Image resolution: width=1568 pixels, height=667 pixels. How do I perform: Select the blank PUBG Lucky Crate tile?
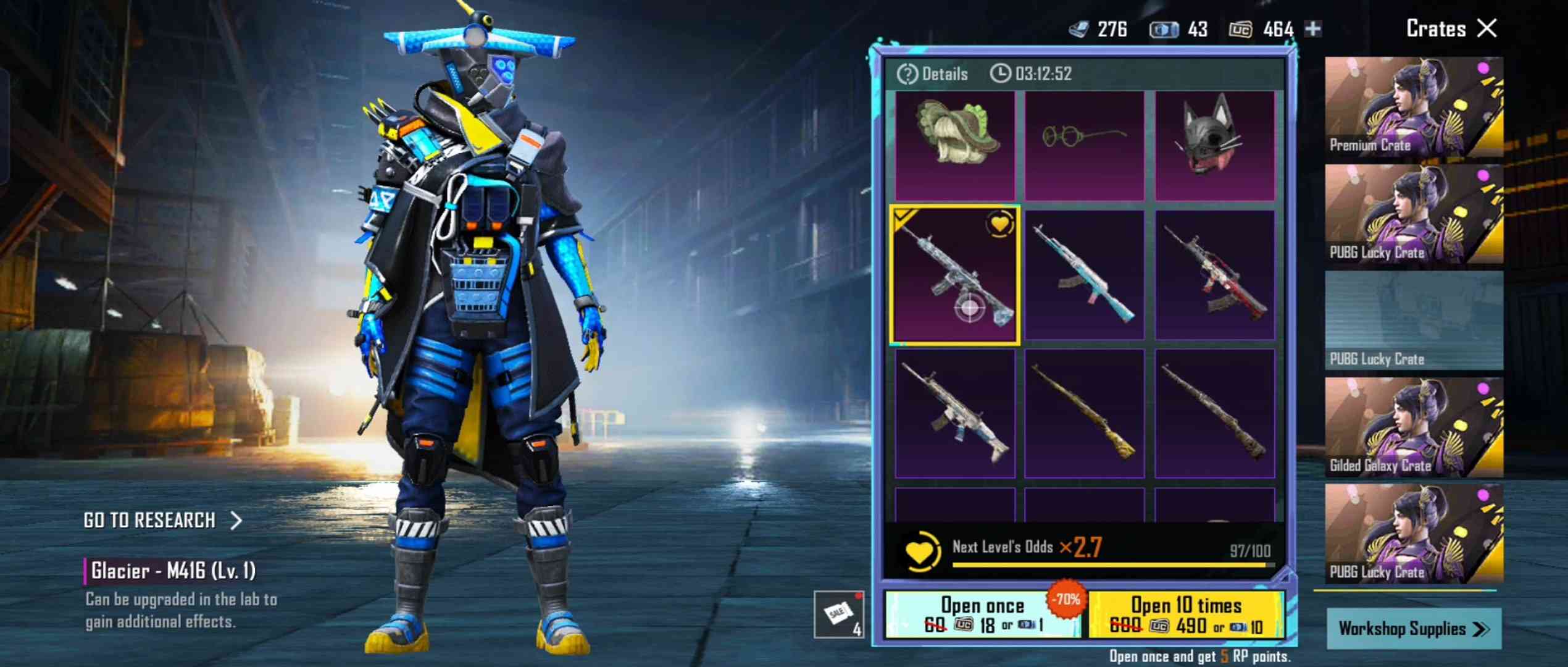coord(1414,321)
